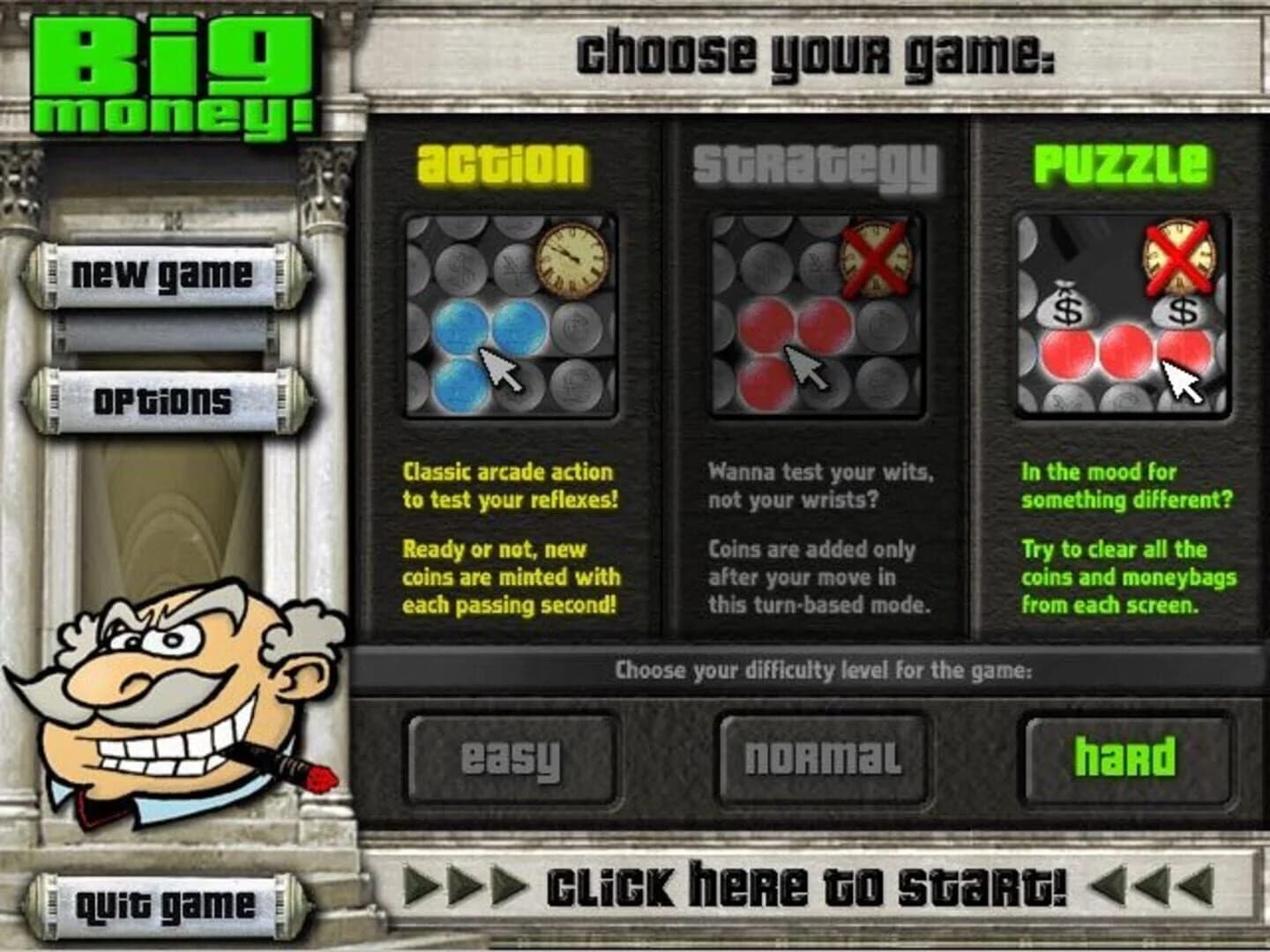Select the Puzzle game mode
Viewport: 1270px width, 952px height.
pos(1118,160)
